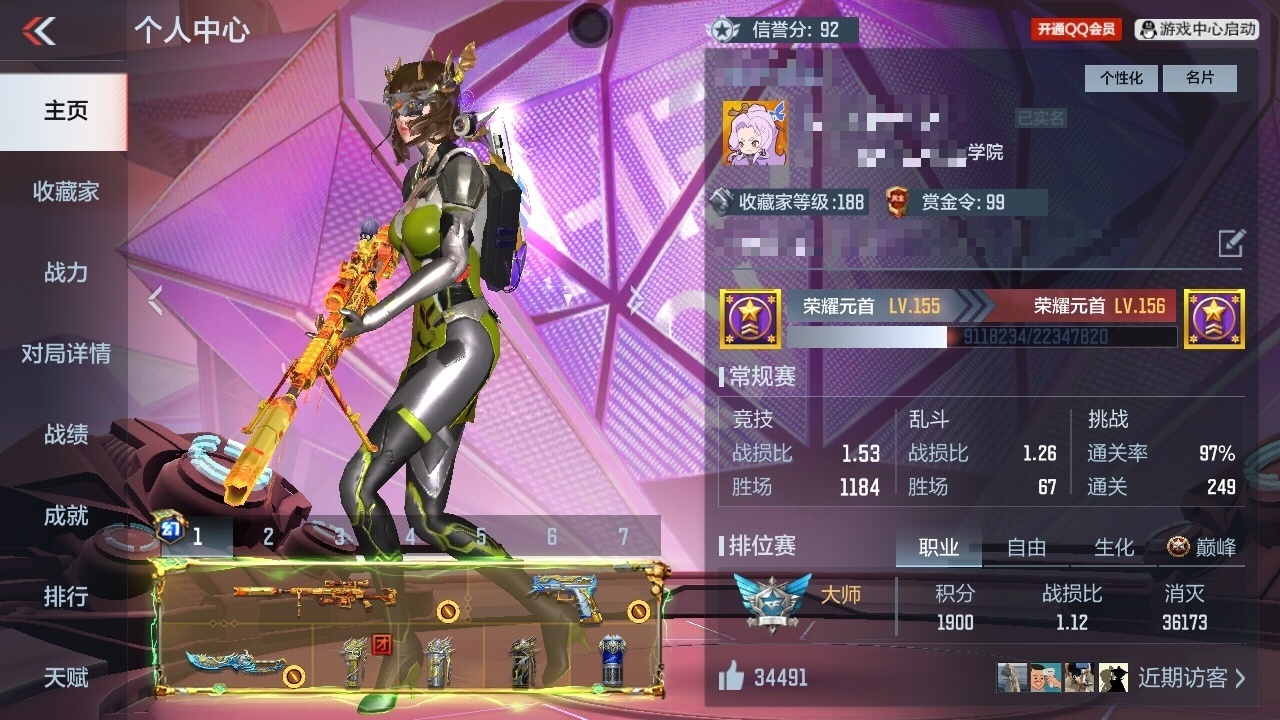Select the 主页 home entry
The height and width of the screenshot is (720, 1280).
pyautogui.click(x=65, y=111)
